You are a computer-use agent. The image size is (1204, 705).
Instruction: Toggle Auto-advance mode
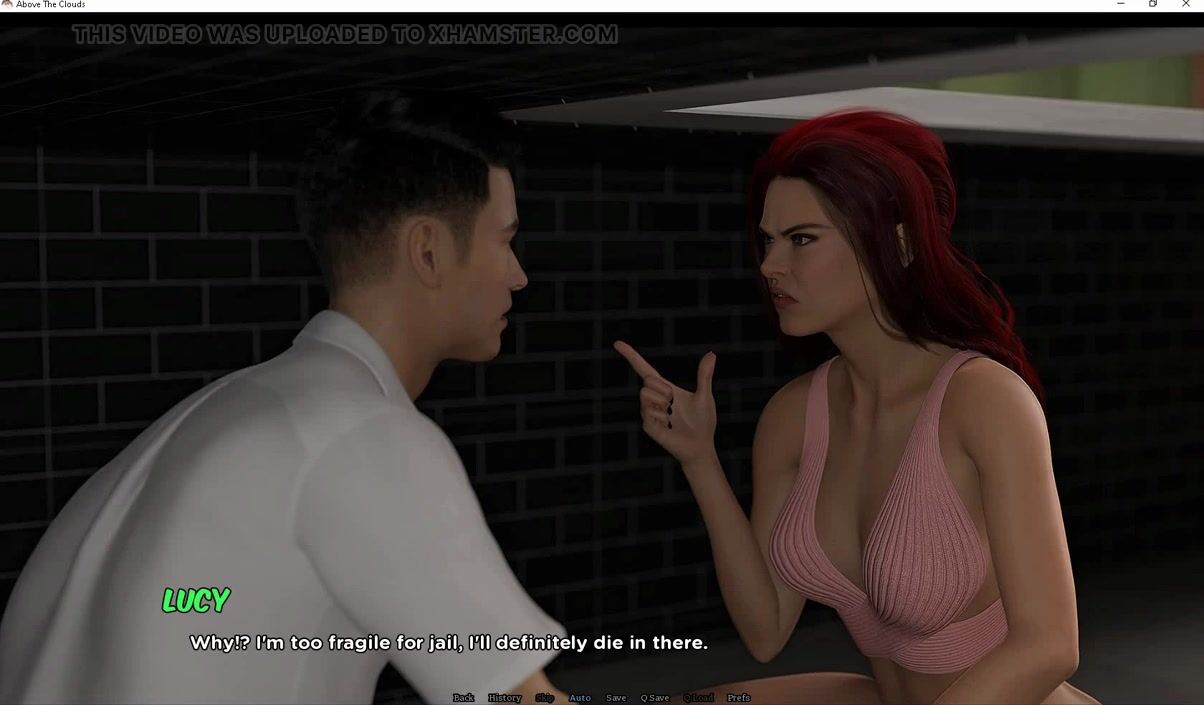pos(580,698)
